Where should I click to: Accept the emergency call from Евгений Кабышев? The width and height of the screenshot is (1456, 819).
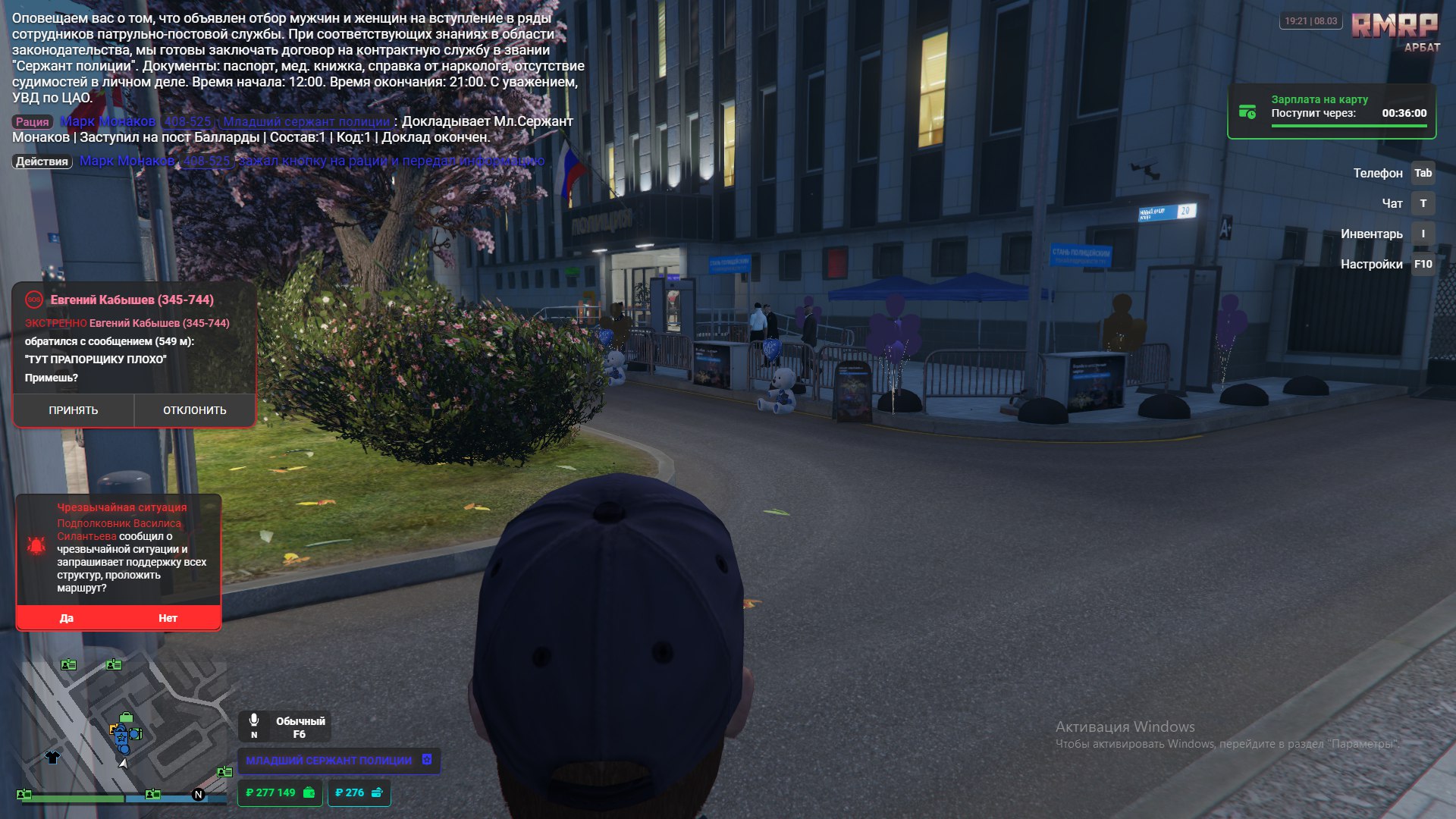tap(74, 410)
